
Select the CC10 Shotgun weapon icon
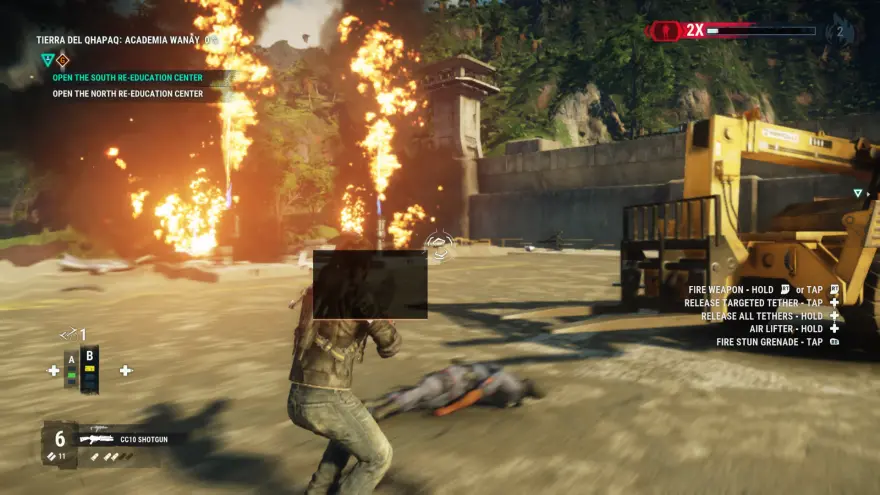pos(96,438)
